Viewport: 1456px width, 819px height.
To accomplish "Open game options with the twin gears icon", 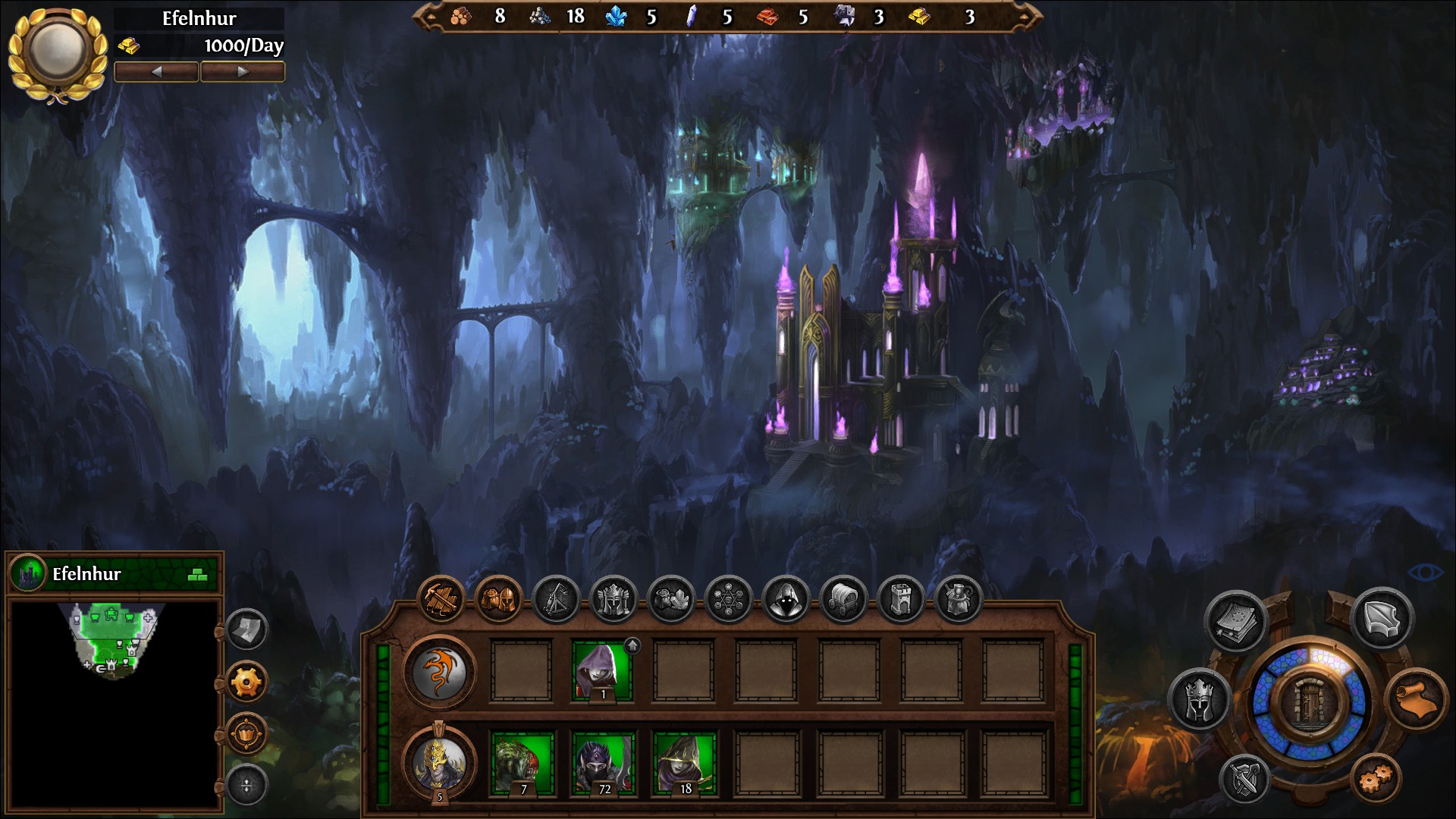I will coord(1376,777).
